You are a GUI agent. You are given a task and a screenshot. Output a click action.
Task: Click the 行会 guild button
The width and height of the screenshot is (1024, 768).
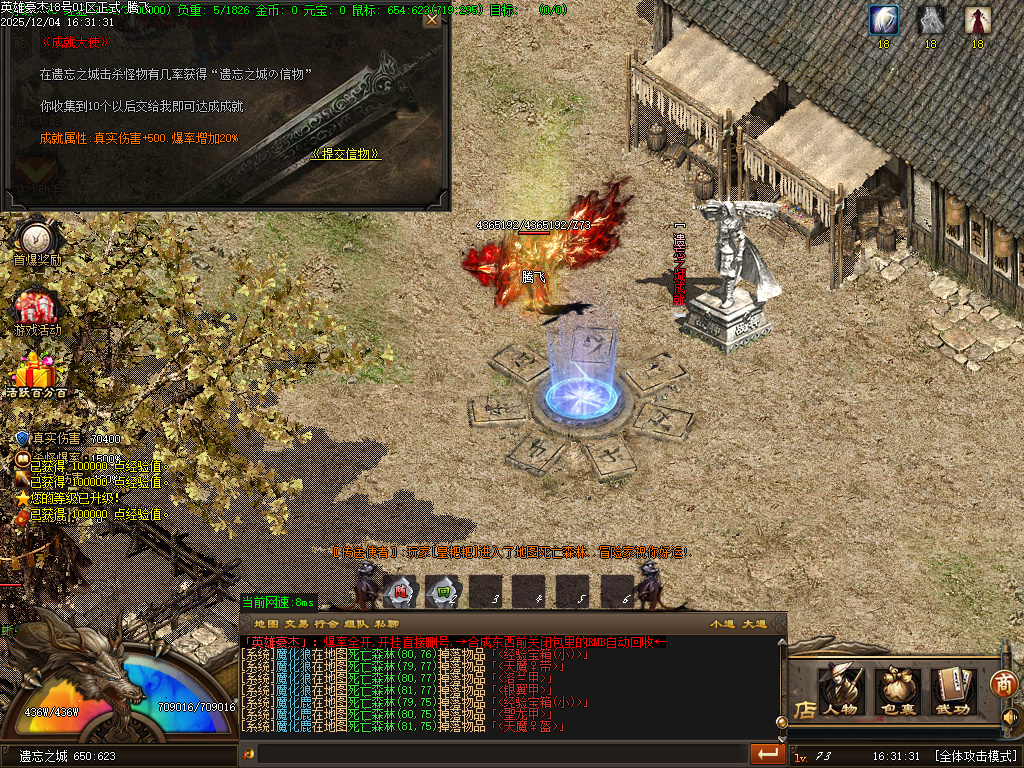327,624
